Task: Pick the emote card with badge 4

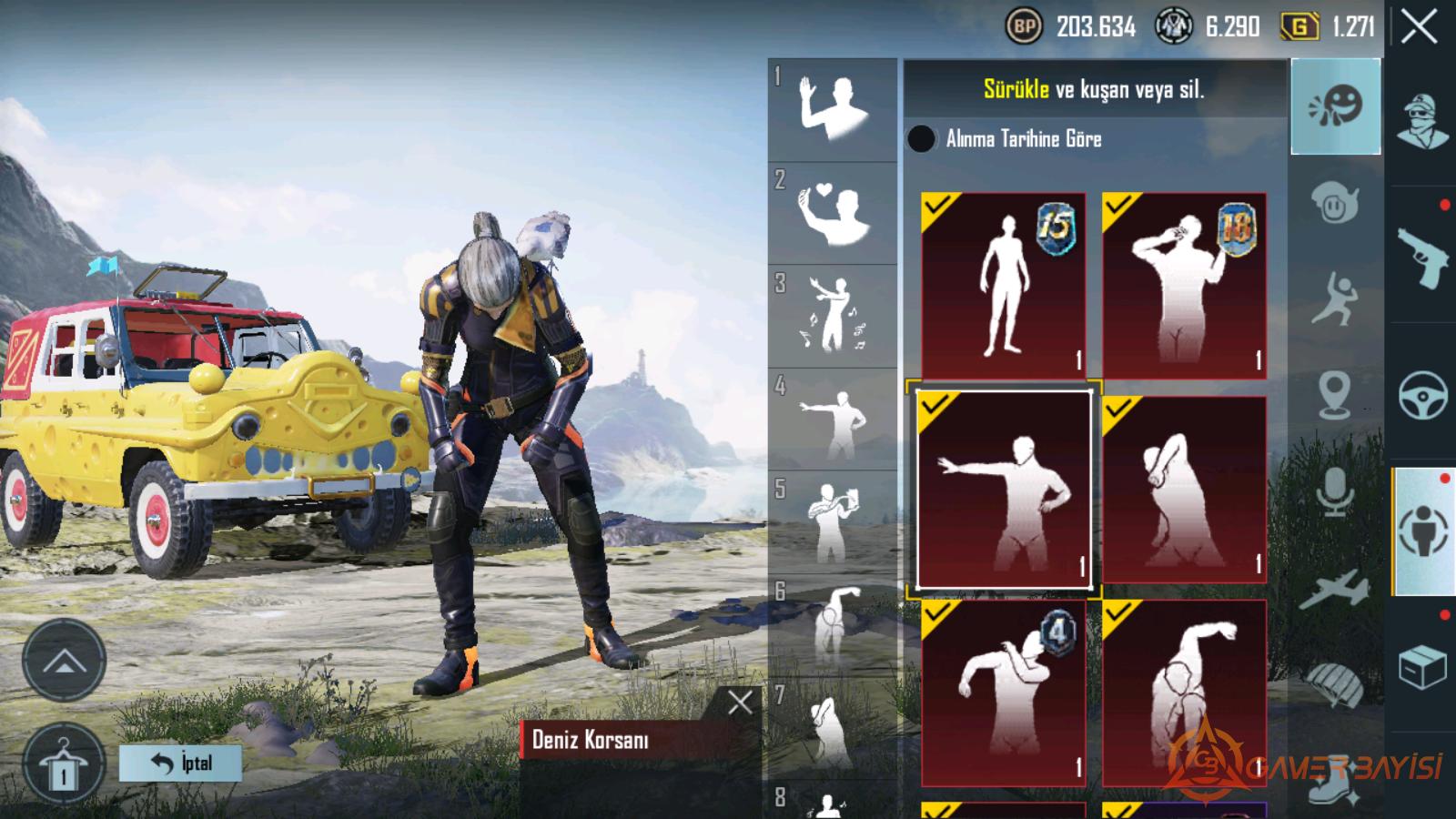Action: [x=1003, y=693]
